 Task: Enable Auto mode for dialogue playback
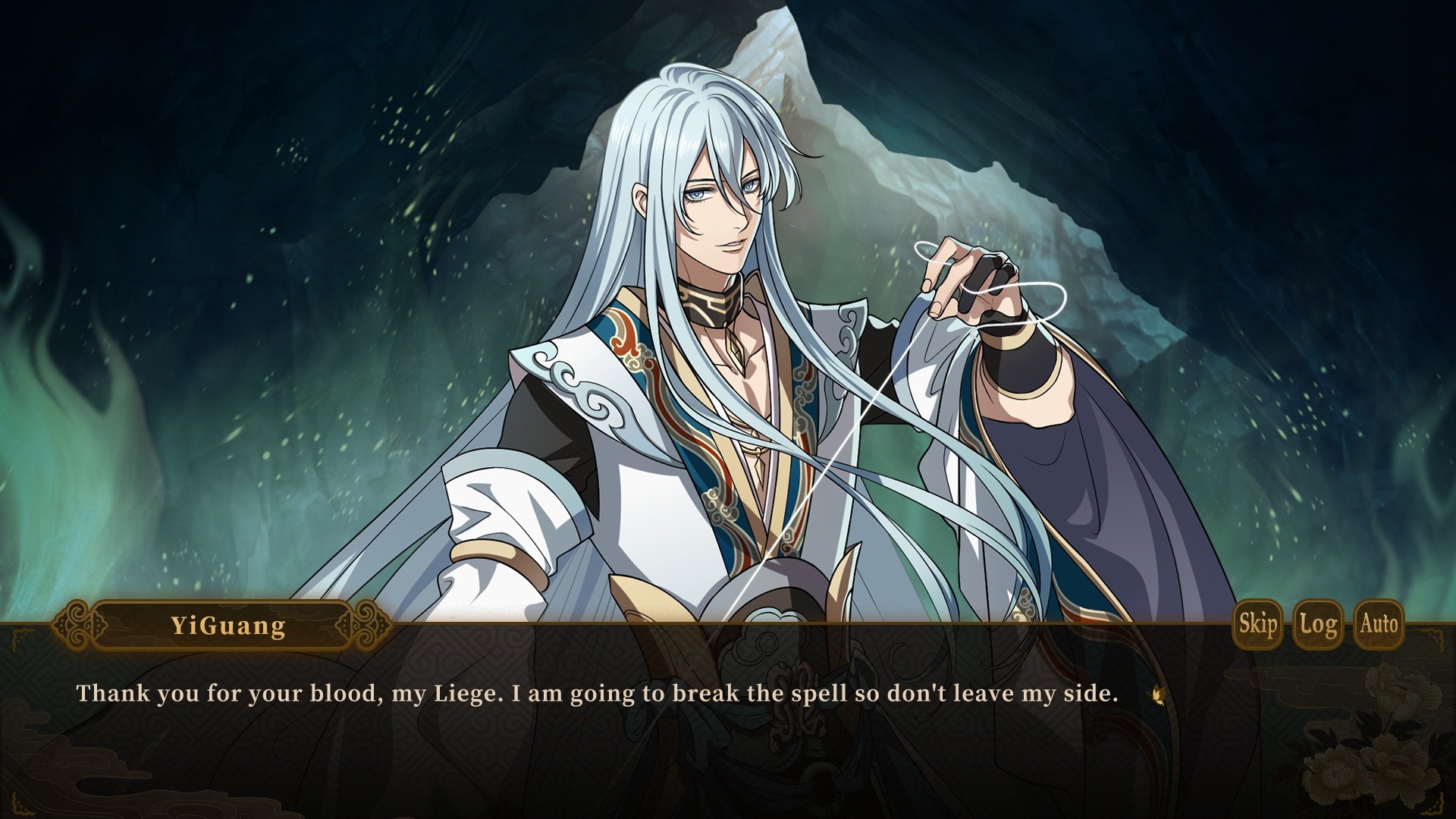1379,625
